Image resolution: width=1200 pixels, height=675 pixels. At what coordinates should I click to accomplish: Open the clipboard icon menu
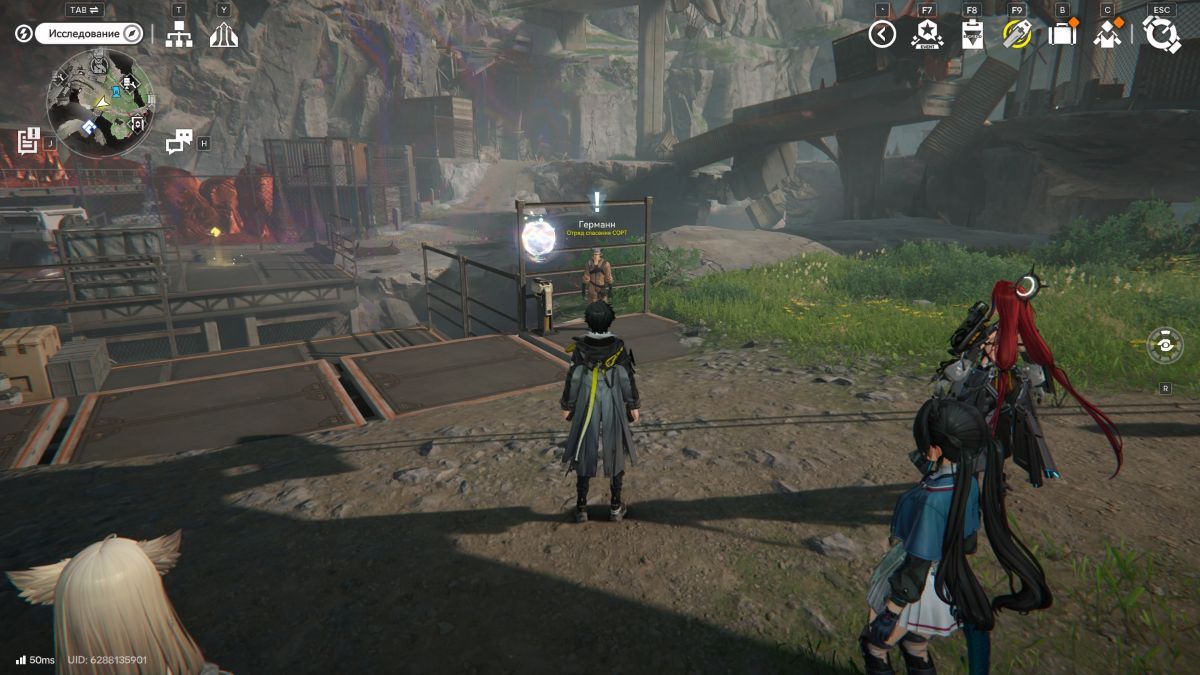pyautogui.click(x=972, y=34)
